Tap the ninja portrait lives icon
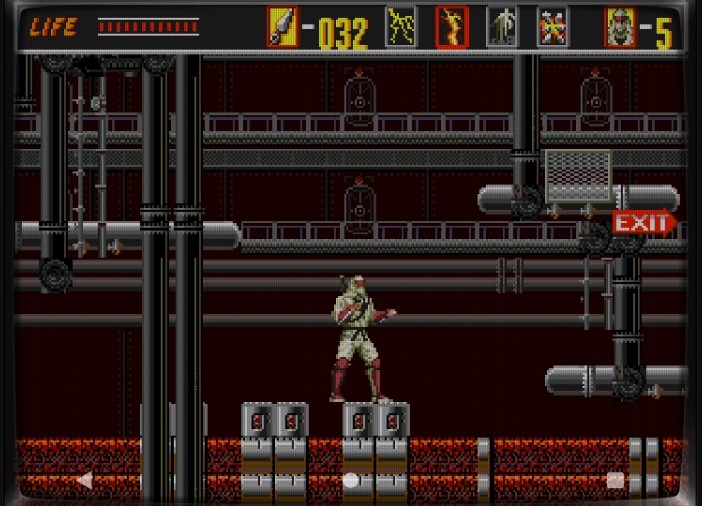This screenshot has width=702, height=506. point(620,27)
